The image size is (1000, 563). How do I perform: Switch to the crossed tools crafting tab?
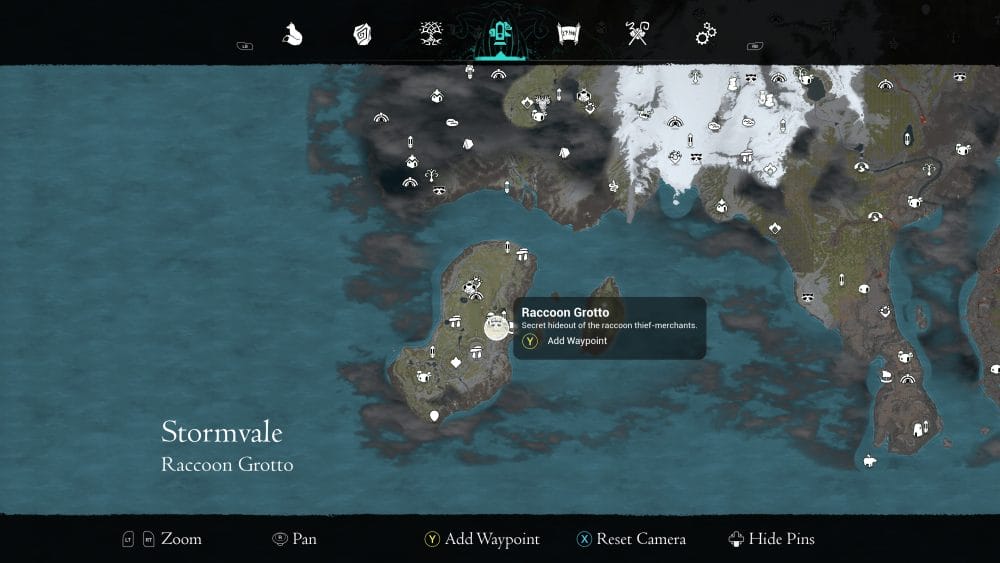[637, 35]
